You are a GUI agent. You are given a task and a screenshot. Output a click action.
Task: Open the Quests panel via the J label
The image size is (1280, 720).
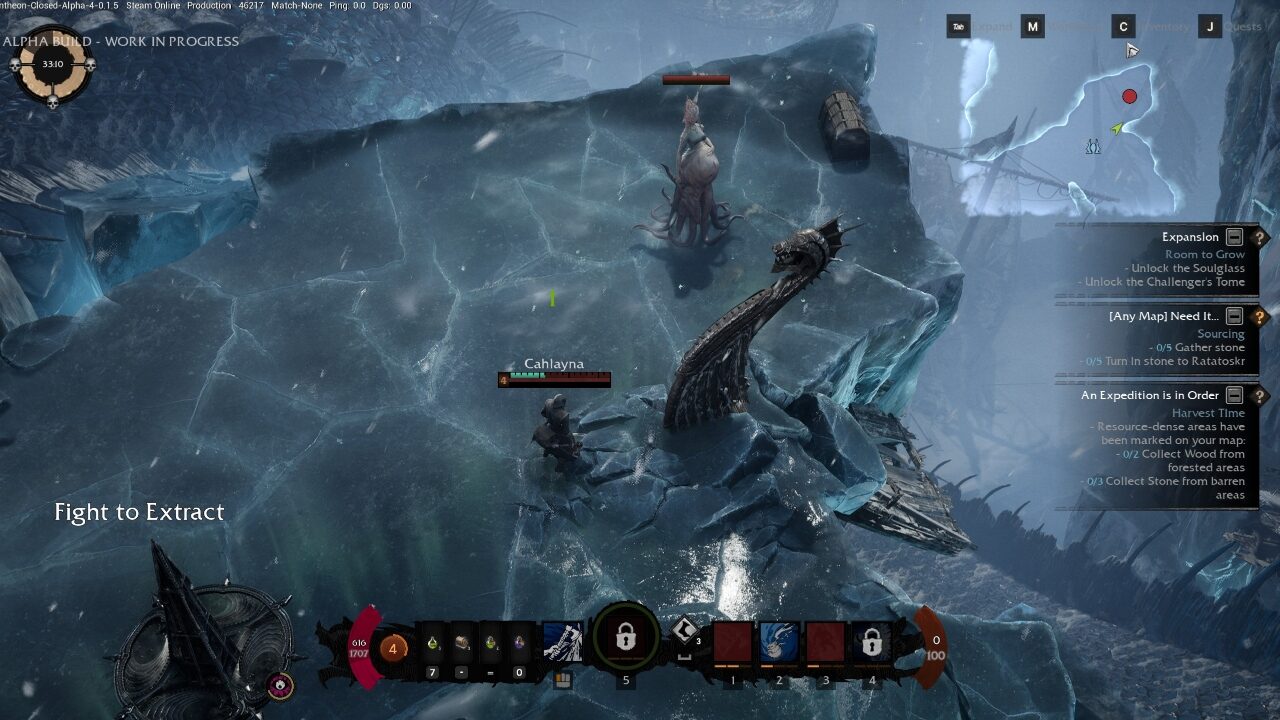click(1211, 26)
